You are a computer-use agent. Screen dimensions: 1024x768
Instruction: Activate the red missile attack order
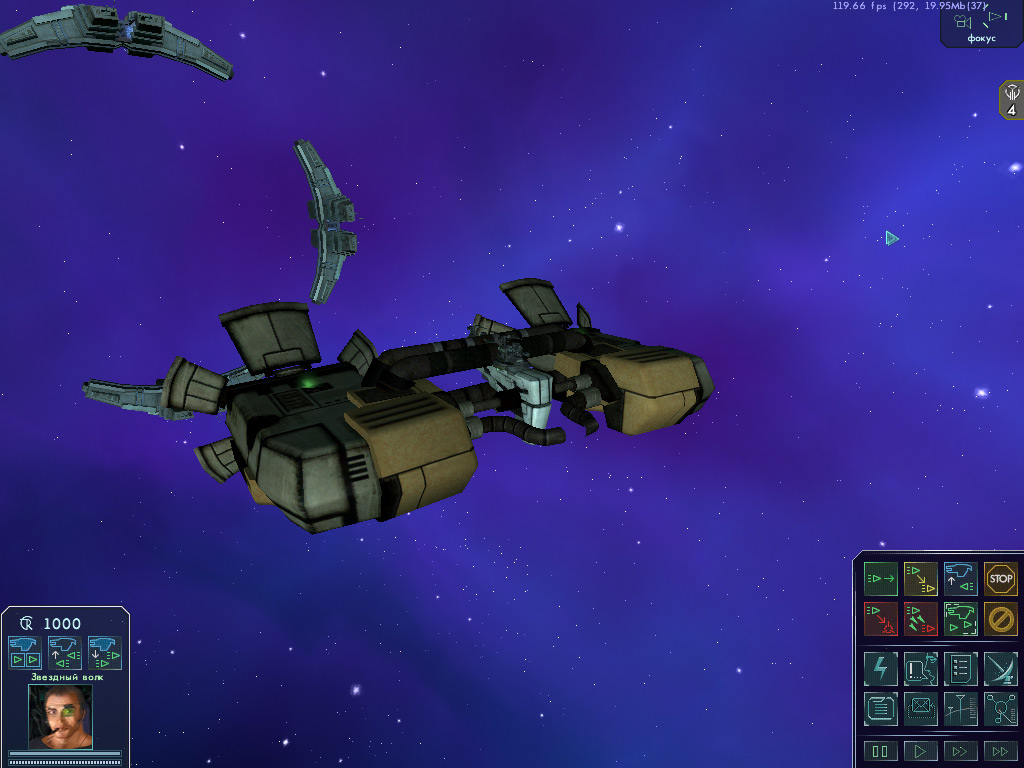pyautogui.click(x=921, y=619)
